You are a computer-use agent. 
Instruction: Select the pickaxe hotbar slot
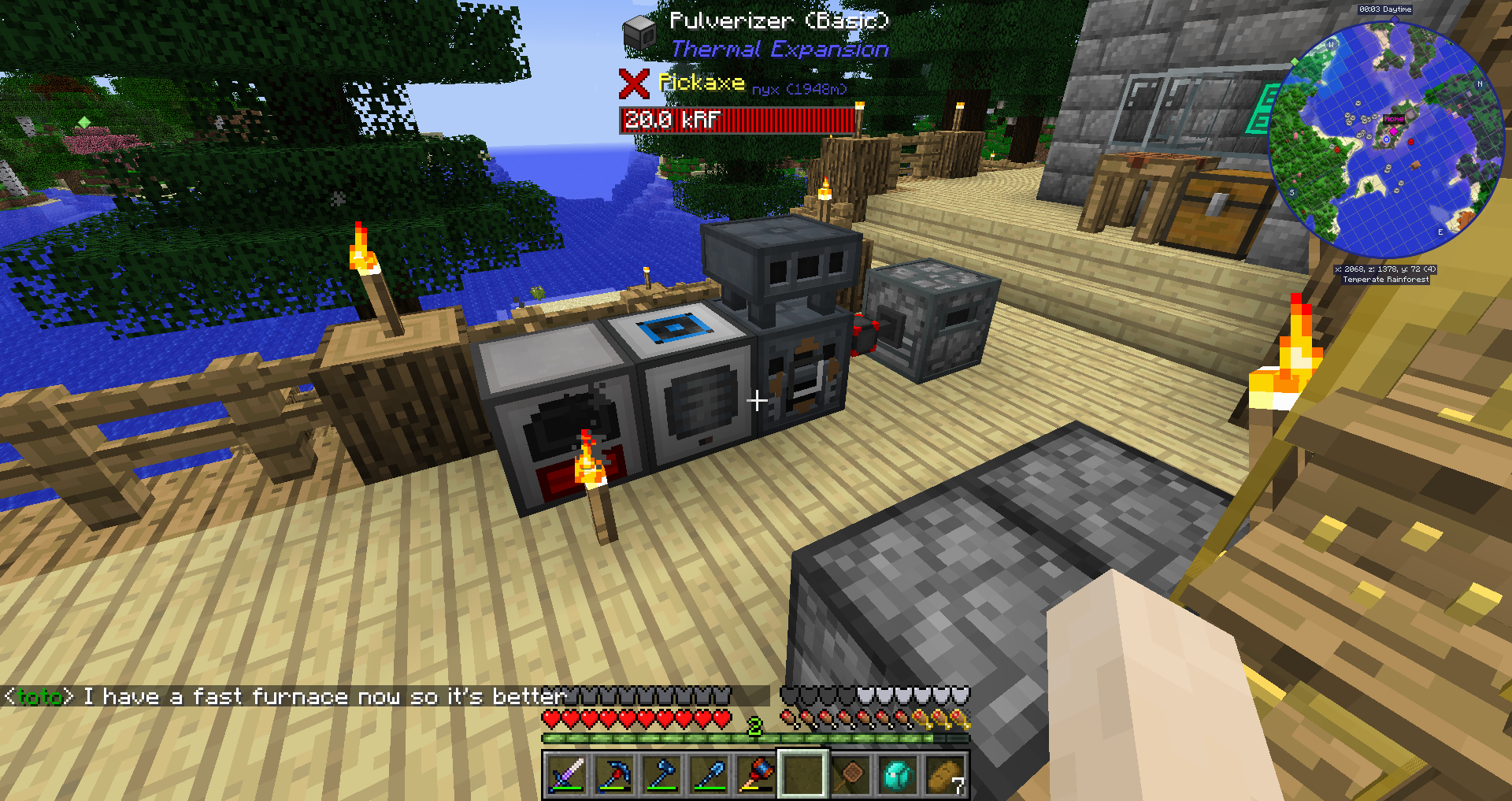(x=614, y=775)
